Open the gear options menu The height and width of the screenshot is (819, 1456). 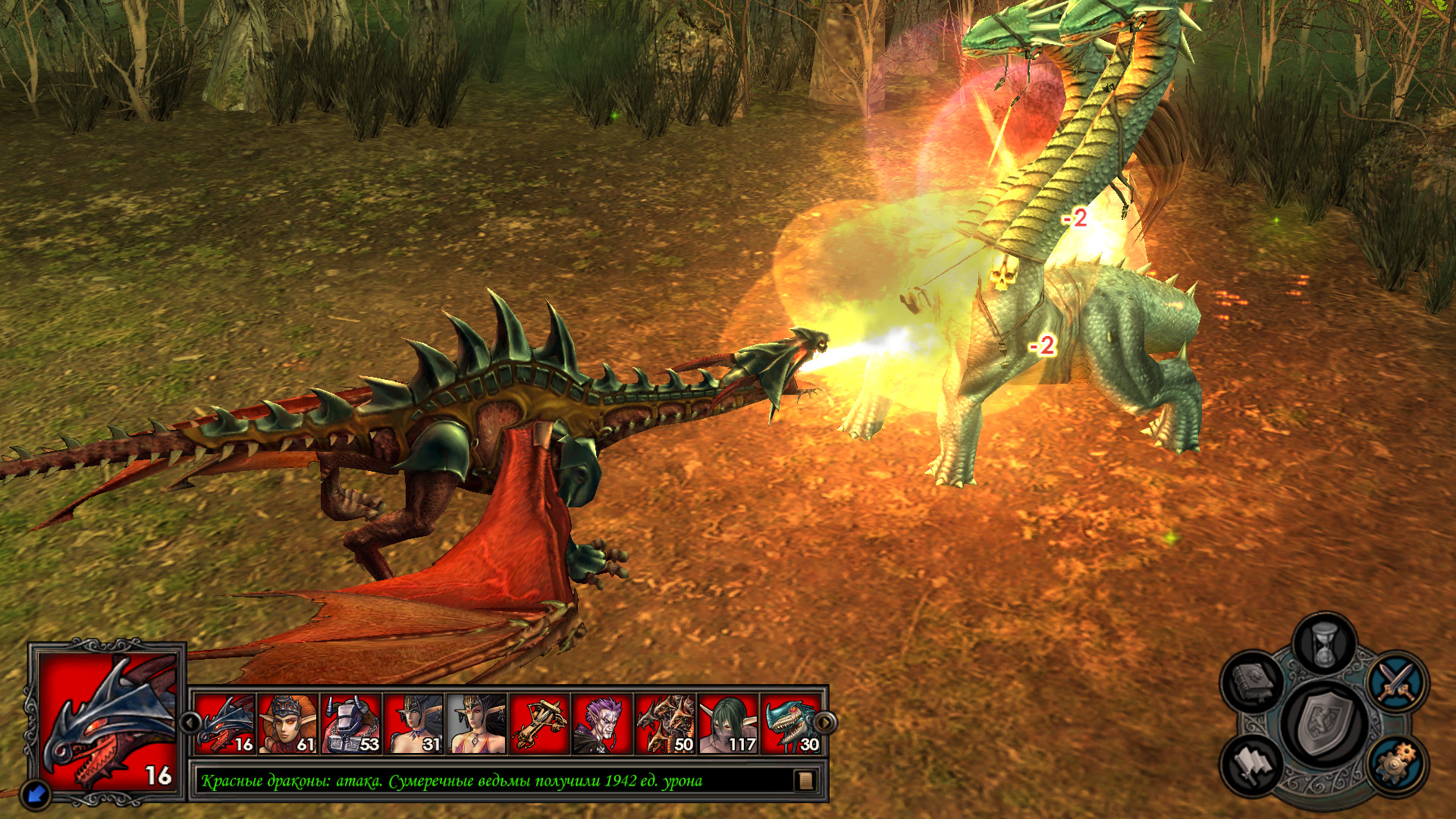coord(1397,763)
